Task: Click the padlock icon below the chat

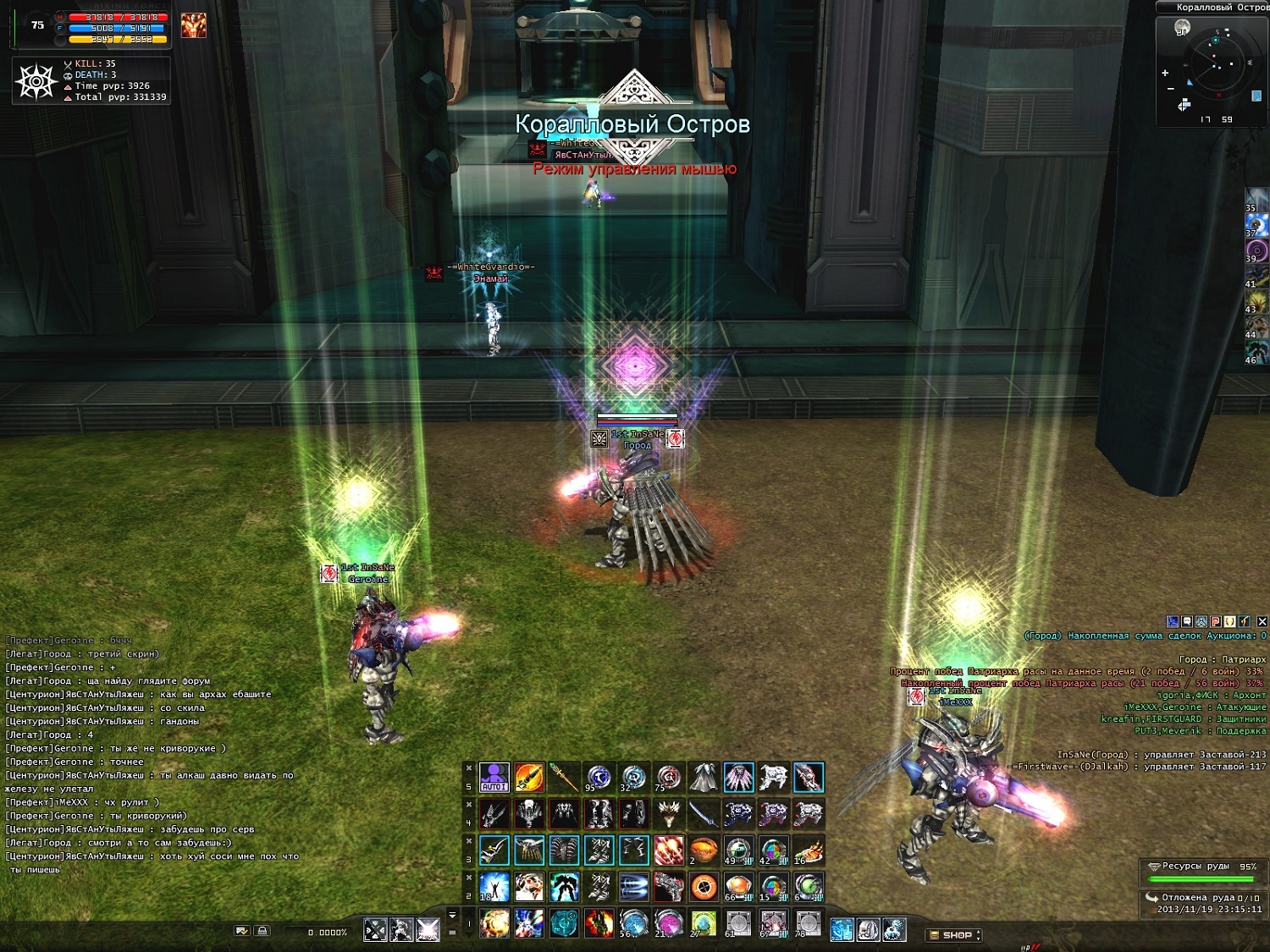Action: pos(262,931)
